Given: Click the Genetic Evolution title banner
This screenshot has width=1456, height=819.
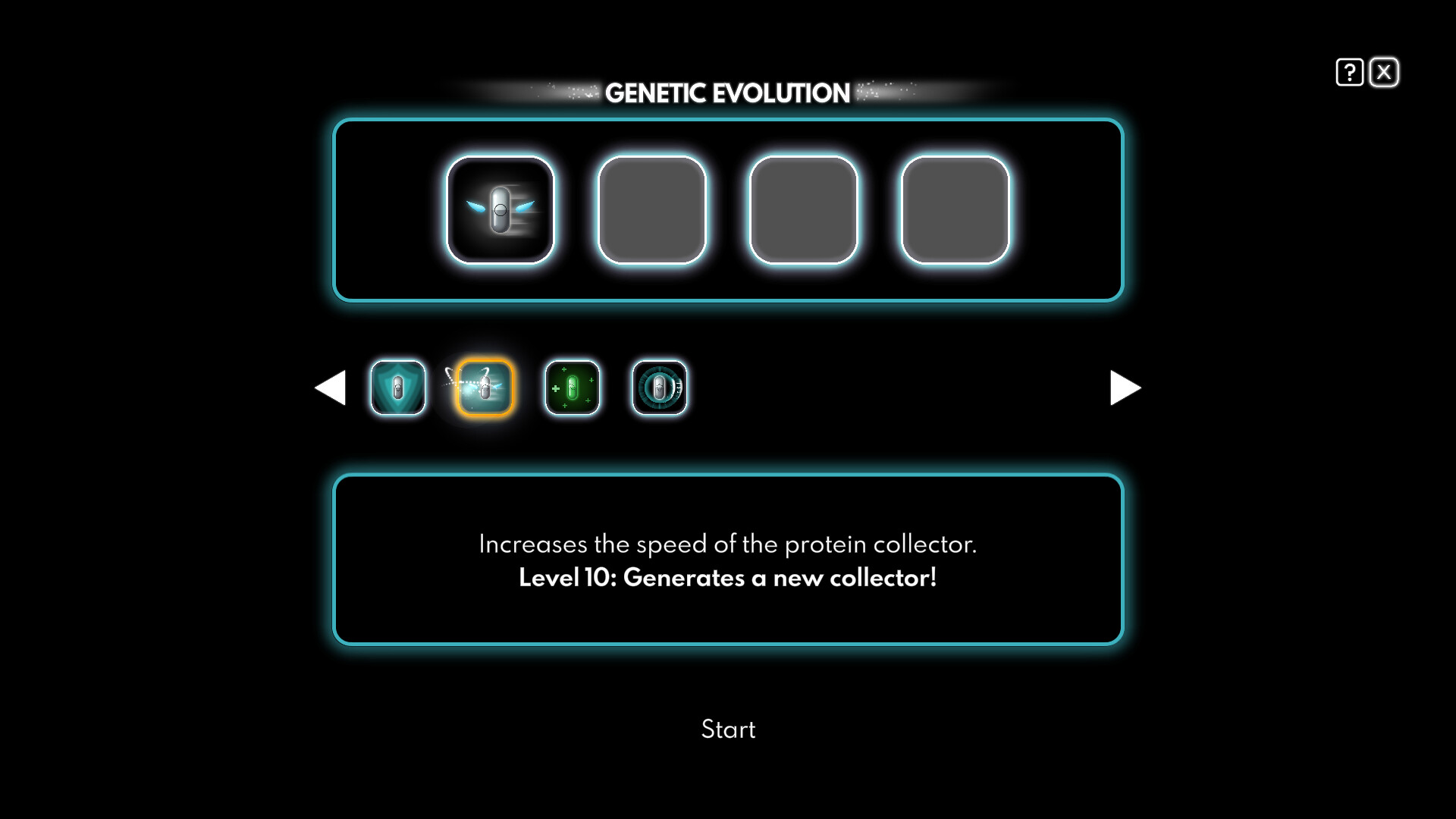Looking at the screenshot, I should click(x=728, y=93).
